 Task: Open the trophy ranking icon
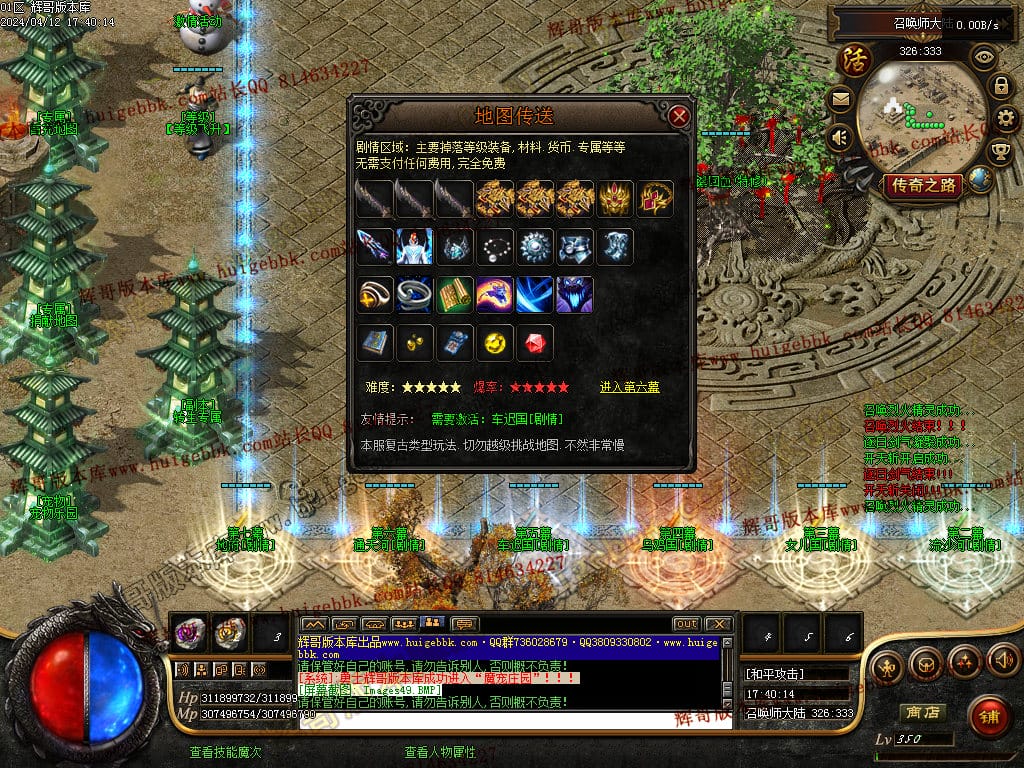coord(1000,152)
